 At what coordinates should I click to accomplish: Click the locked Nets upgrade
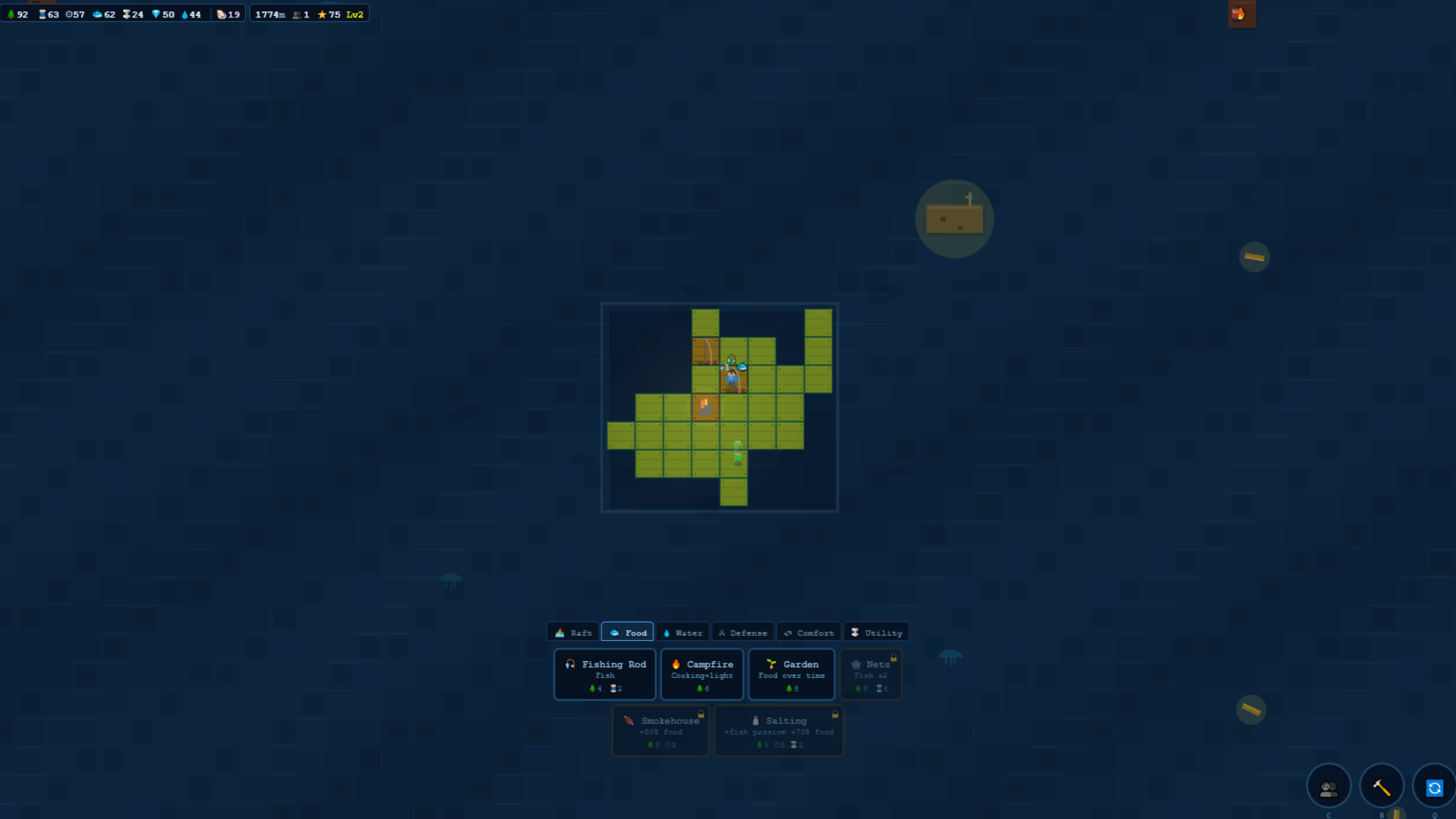[871, 674]
